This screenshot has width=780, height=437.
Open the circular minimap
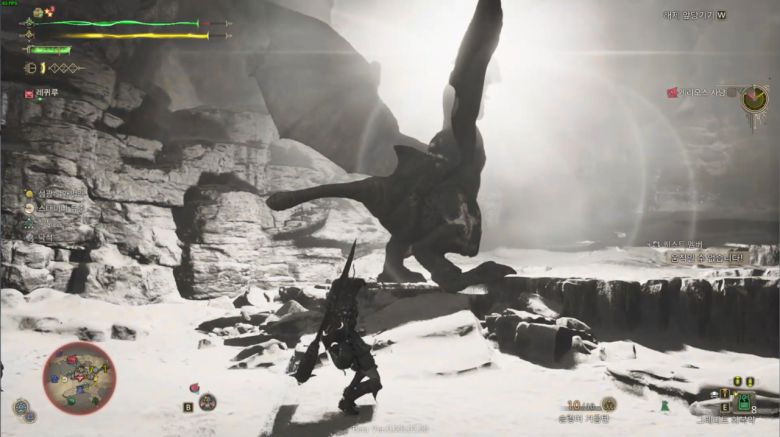[x=79, y=378]
